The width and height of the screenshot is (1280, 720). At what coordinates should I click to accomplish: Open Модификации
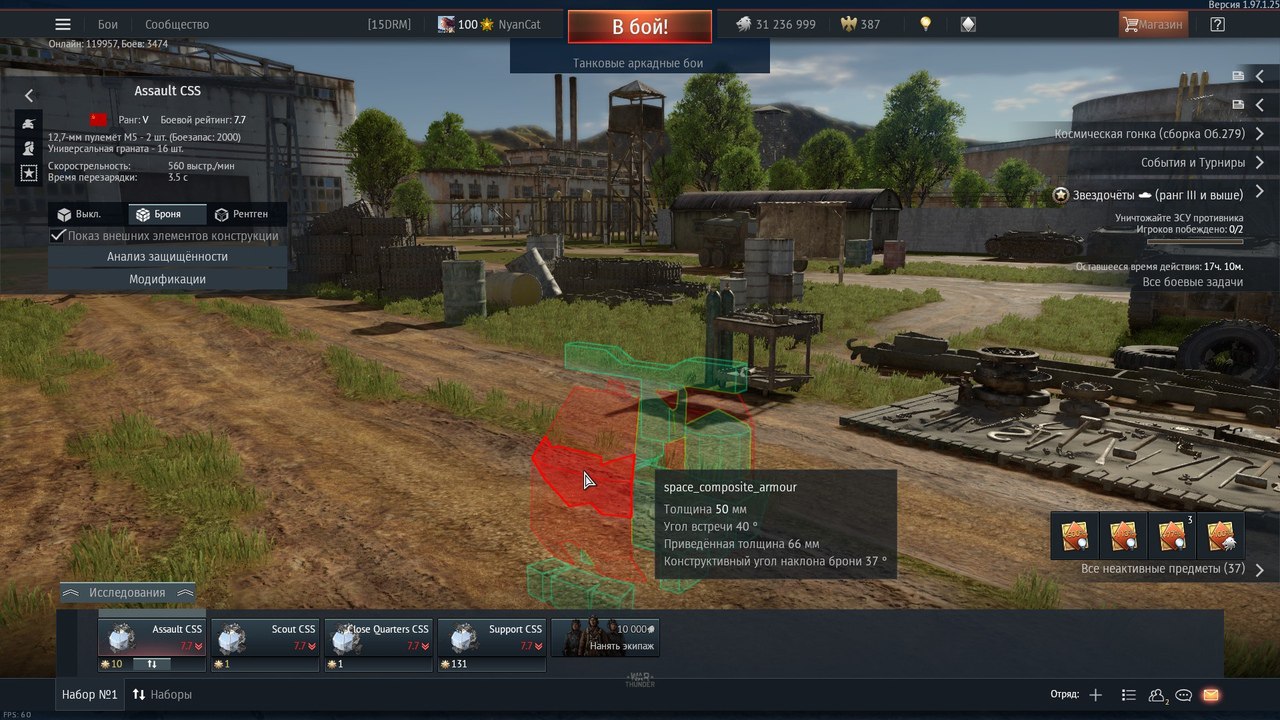[x=167, y=280]
